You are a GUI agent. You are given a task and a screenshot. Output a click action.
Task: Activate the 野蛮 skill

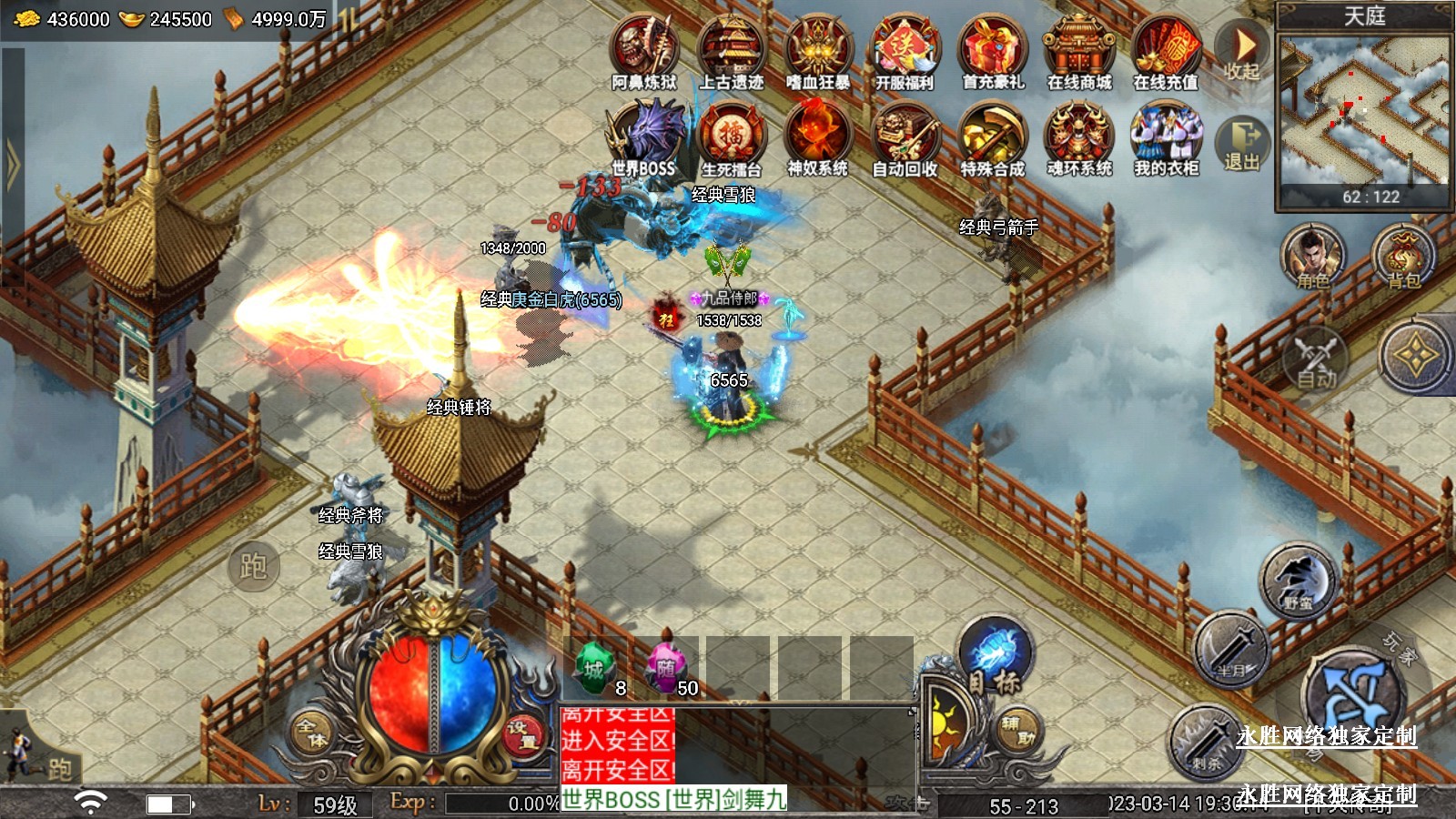pyautogui.click(x=1298, y=581)
